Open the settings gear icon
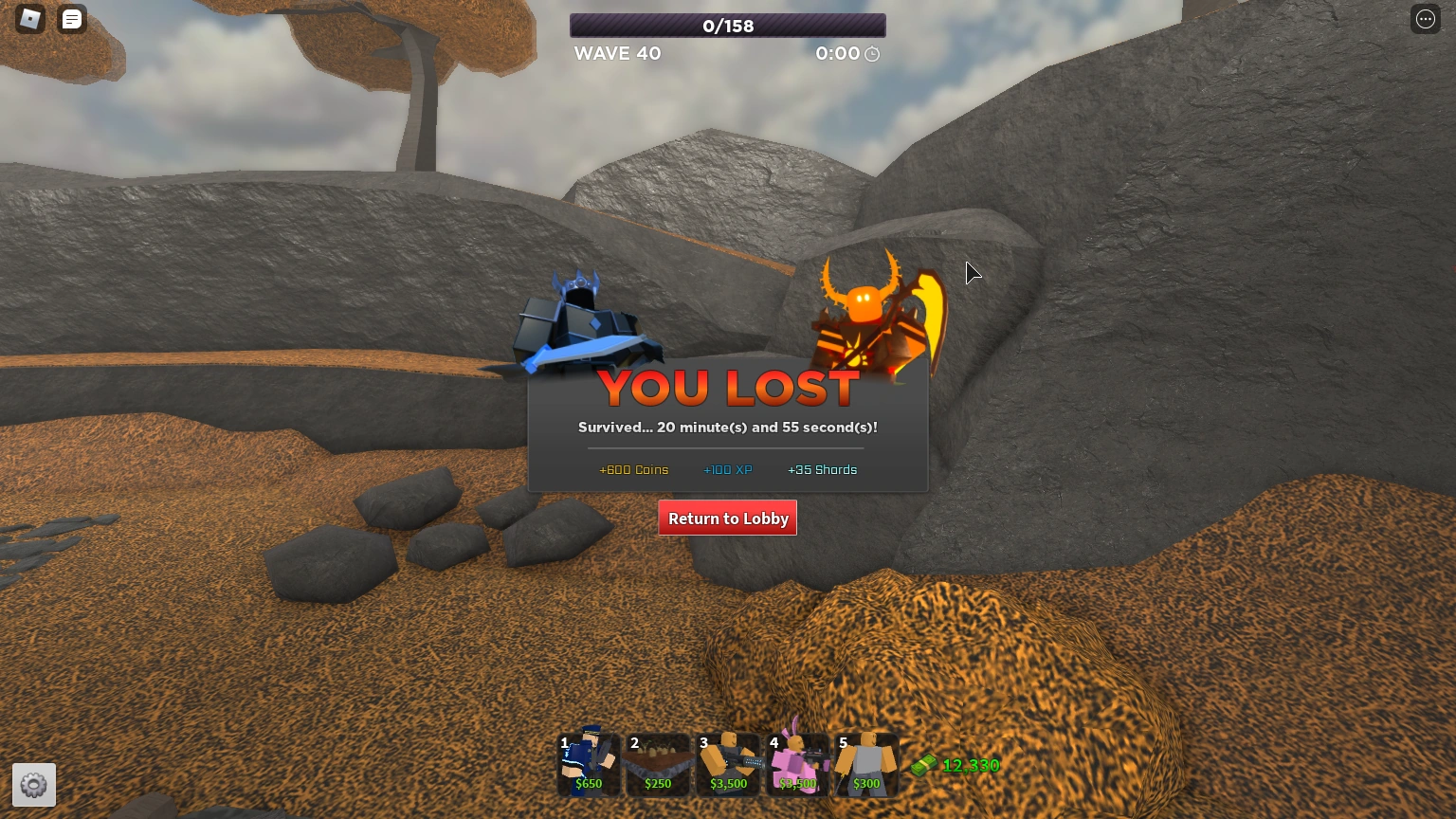 pyautogui.click(x=34, y=785)
